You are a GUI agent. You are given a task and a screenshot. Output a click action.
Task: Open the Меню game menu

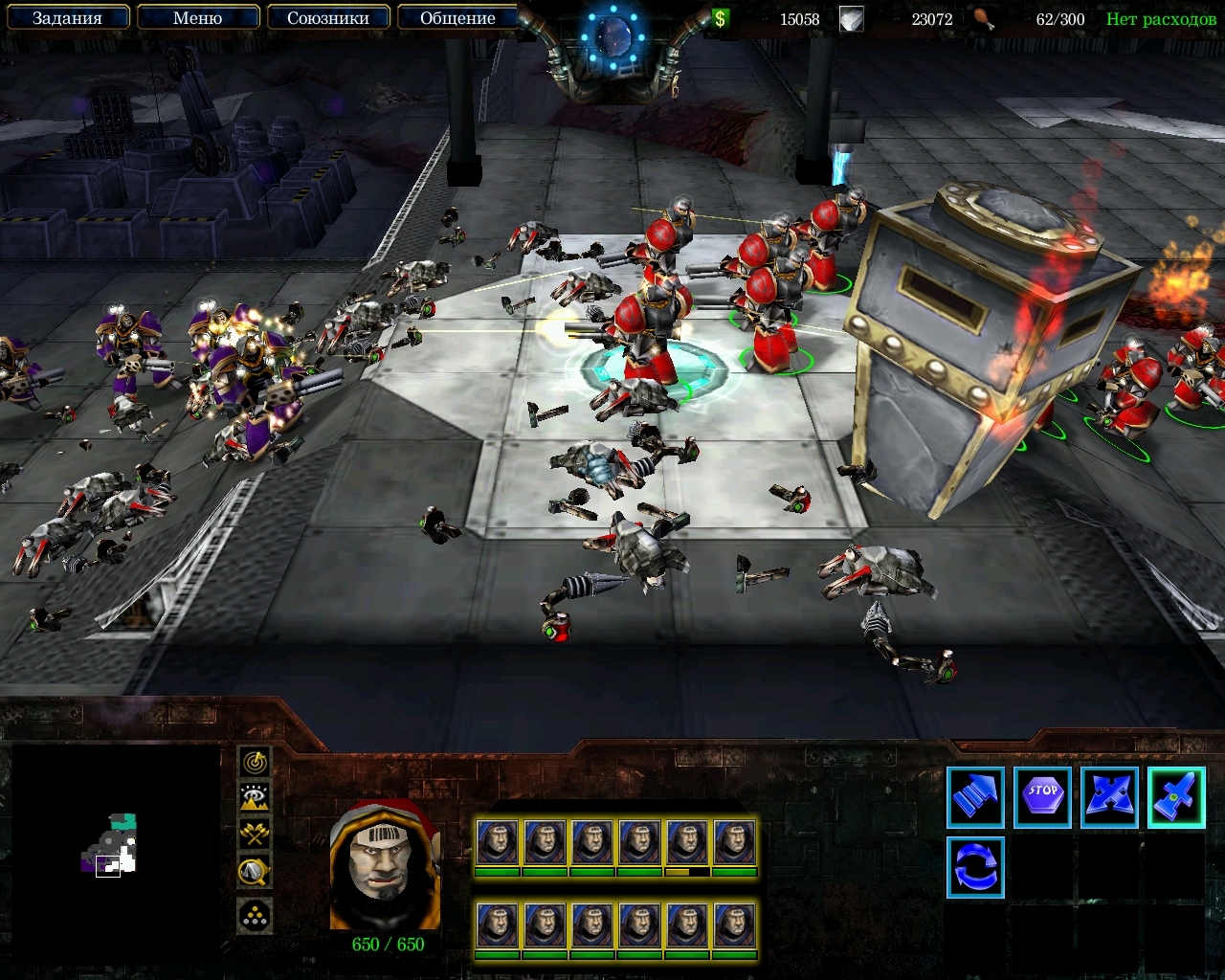click(197, 18)
